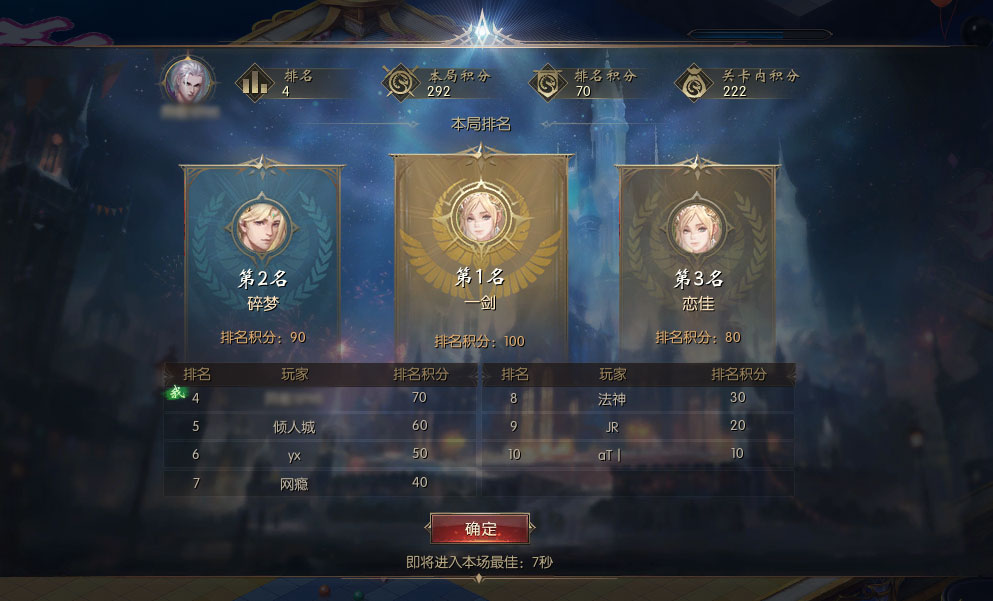The image size is (993, 601).
Task: Select the ranking row for 网瘾
Action: coord(319,482)
